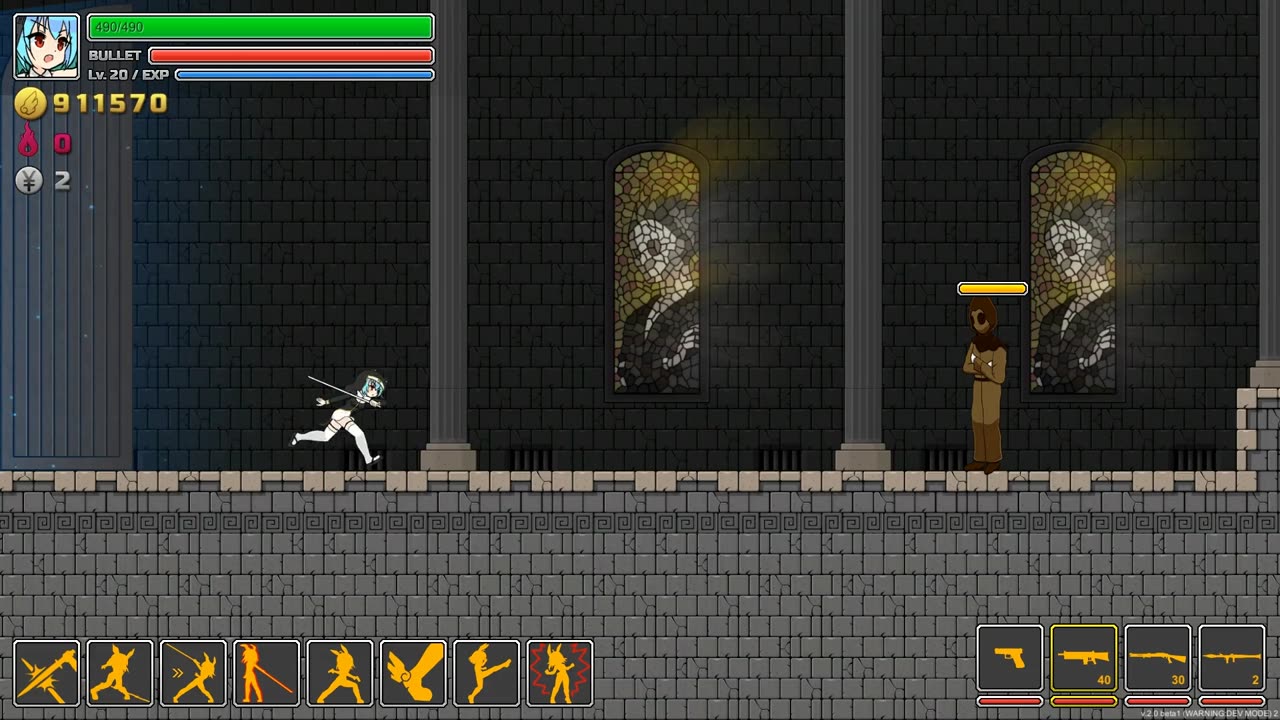Equip the rocket launcher slot
The image size is (1280, 720).
(1232, 658)
